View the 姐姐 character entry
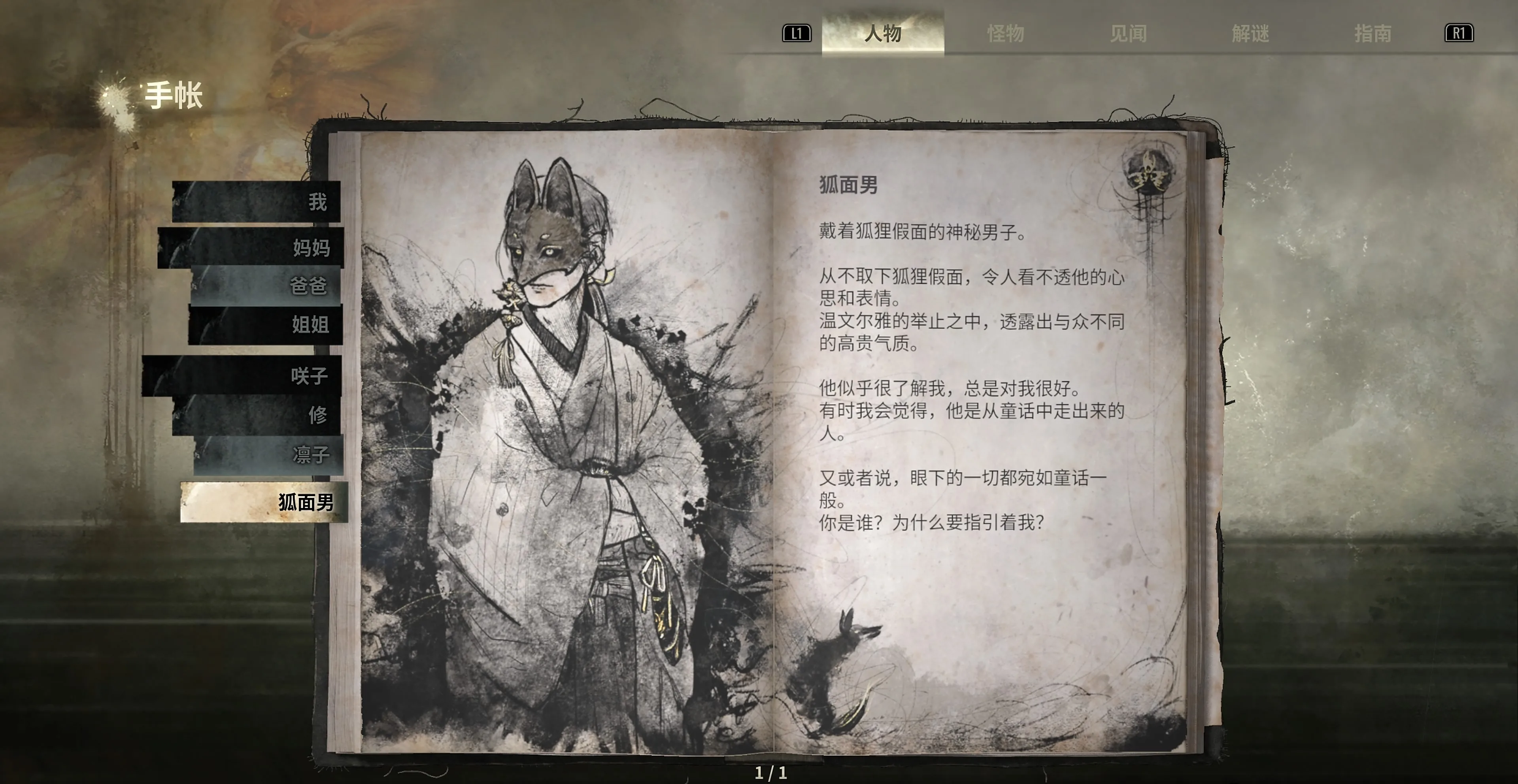Viewport: 1518px width, 784px height. coord(265,324)
